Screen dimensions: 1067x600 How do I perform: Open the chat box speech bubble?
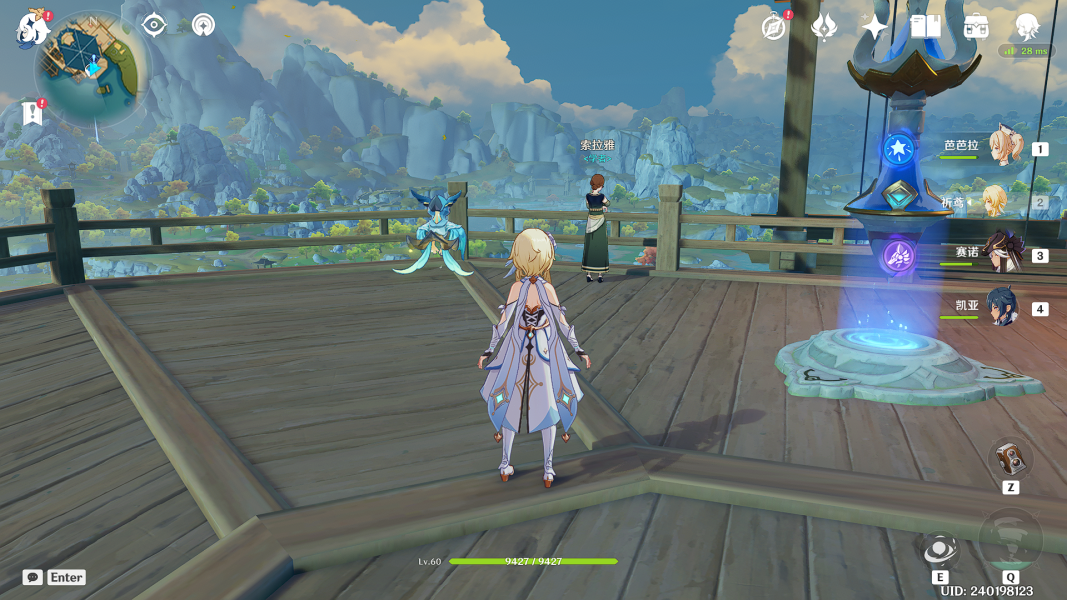[x=33, y=577]
